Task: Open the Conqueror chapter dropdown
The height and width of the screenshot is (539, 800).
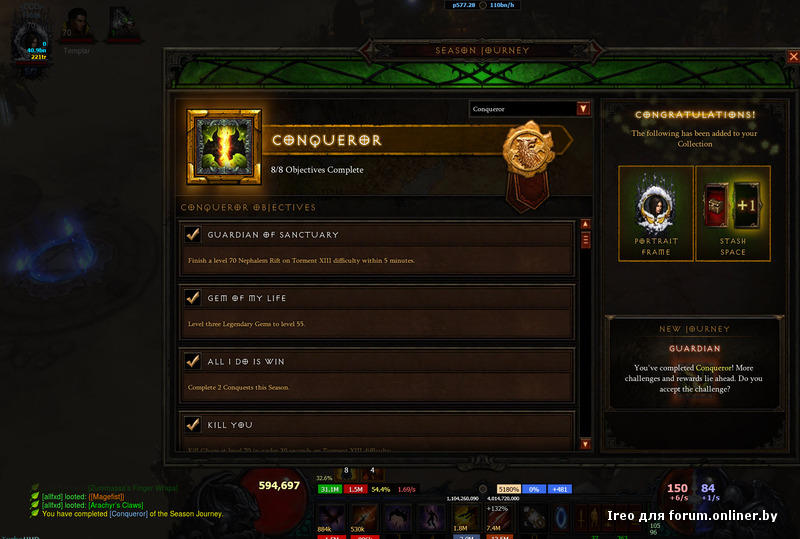Action: pos(583,109)
